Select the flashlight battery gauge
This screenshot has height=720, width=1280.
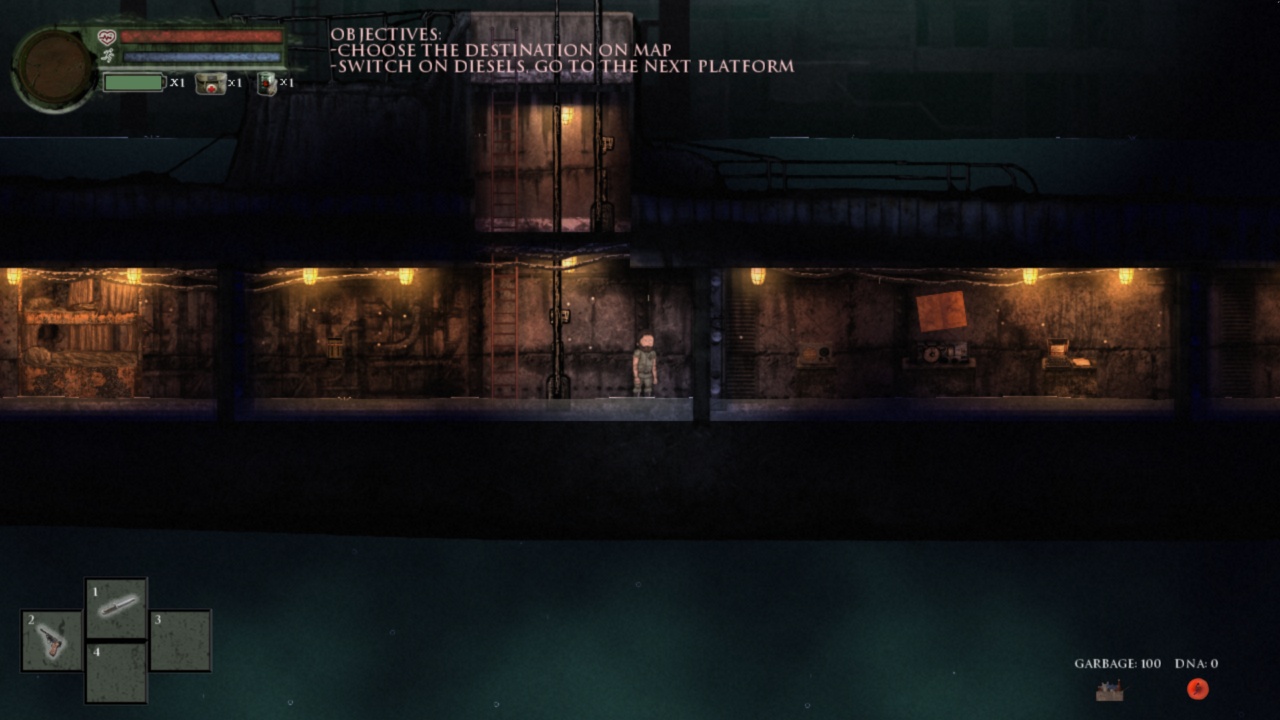133,83
